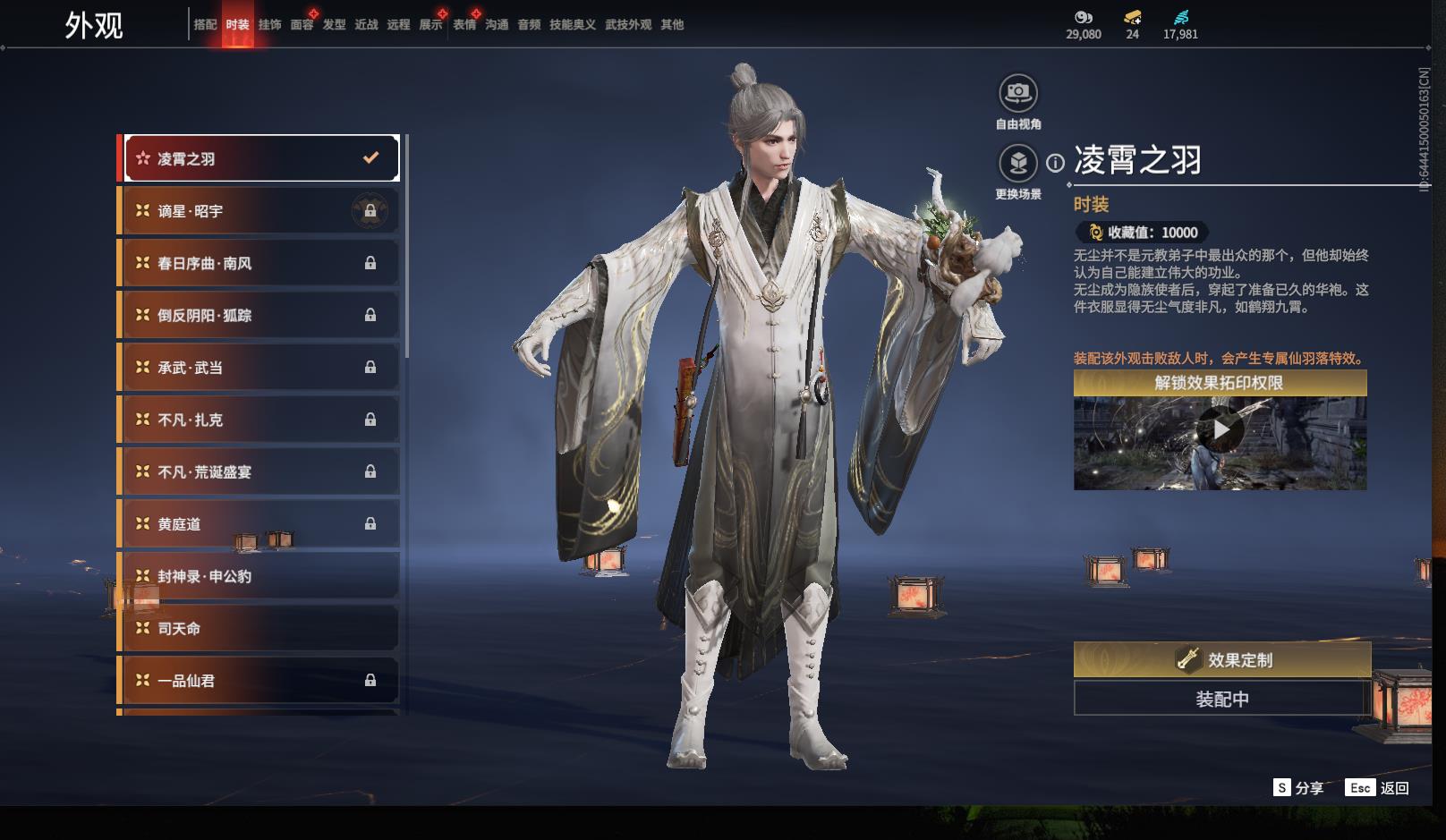Click the 更换场景 change scene icon

pyautogui.click(x=1017, y=164)
